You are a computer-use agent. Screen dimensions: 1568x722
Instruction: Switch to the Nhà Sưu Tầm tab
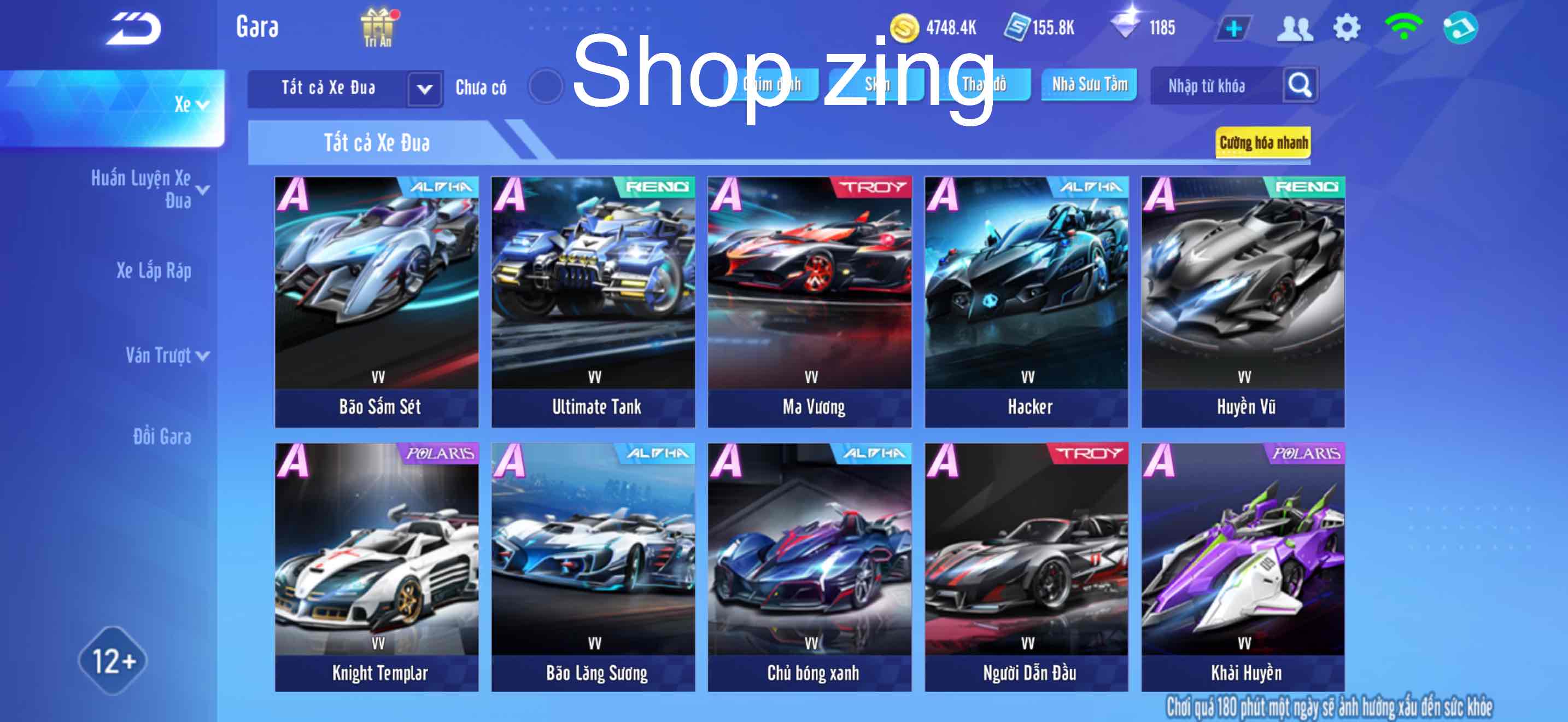pyautogui.click(x=1090, y=85)
